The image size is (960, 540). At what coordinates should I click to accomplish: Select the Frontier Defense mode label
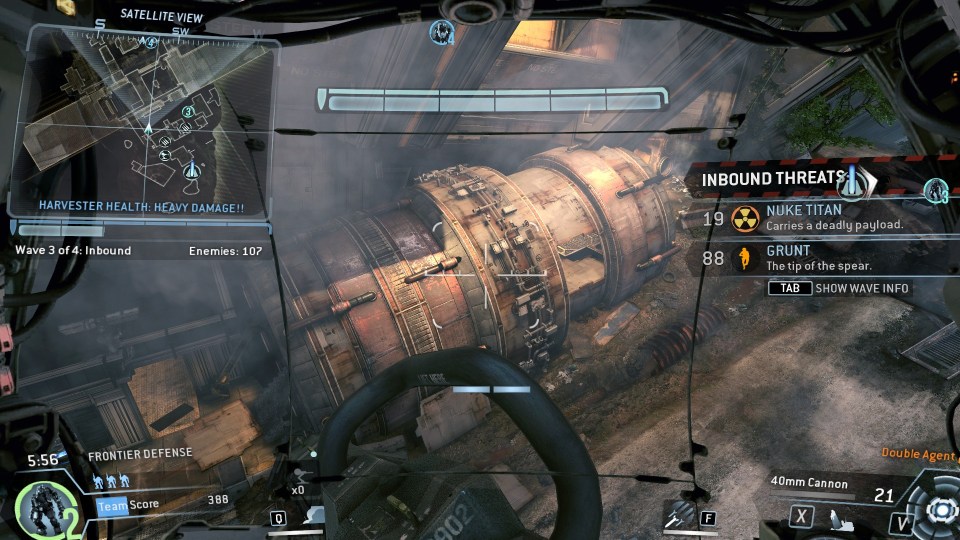[138, 453]
